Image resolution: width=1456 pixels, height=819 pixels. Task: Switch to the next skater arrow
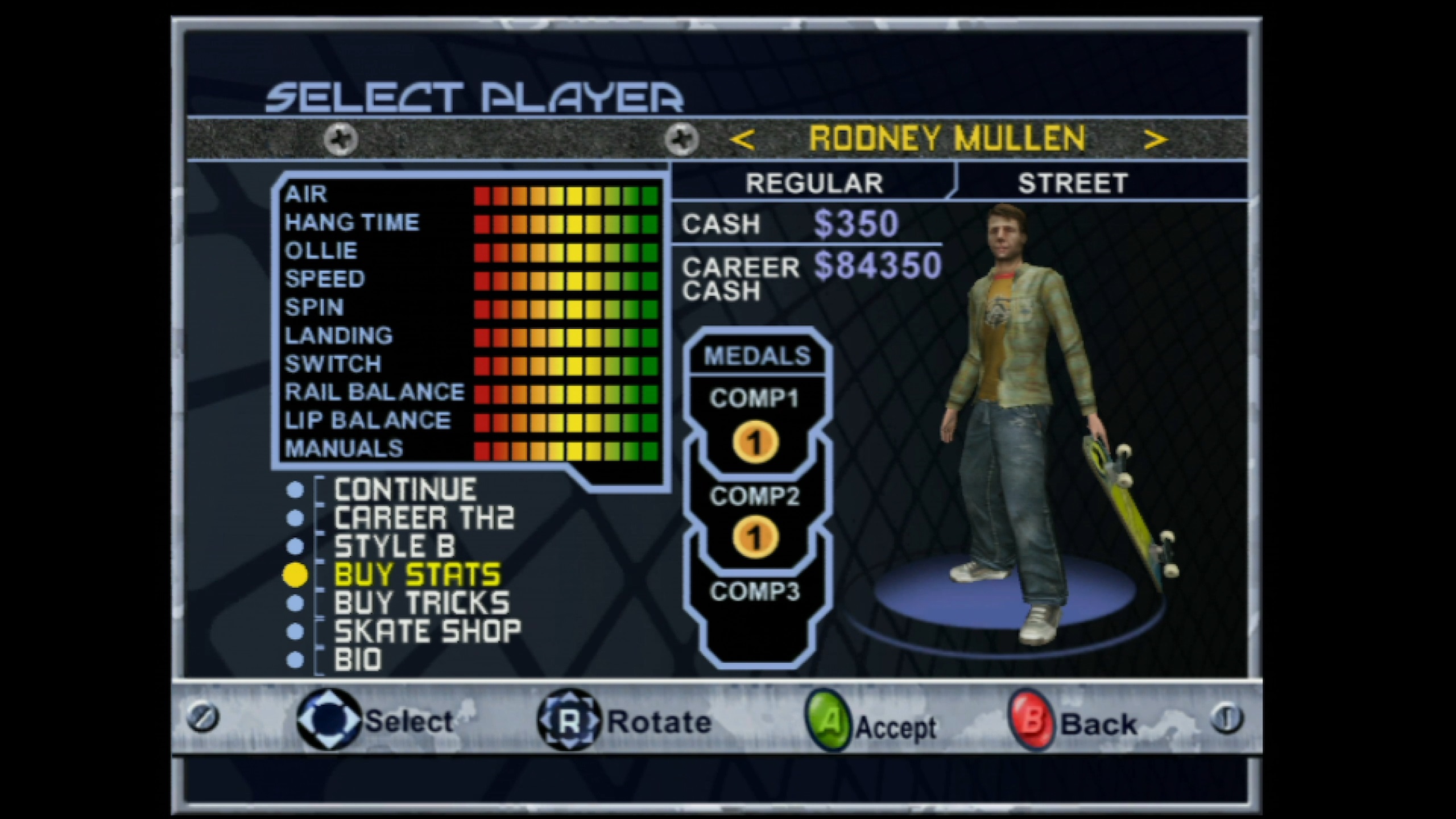tap(1155, 139)
